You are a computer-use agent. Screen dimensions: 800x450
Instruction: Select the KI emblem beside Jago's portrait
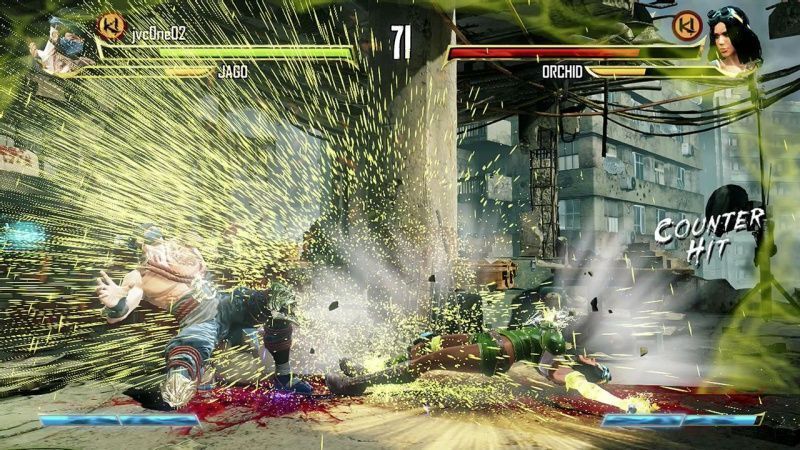[x=111, y=26]
